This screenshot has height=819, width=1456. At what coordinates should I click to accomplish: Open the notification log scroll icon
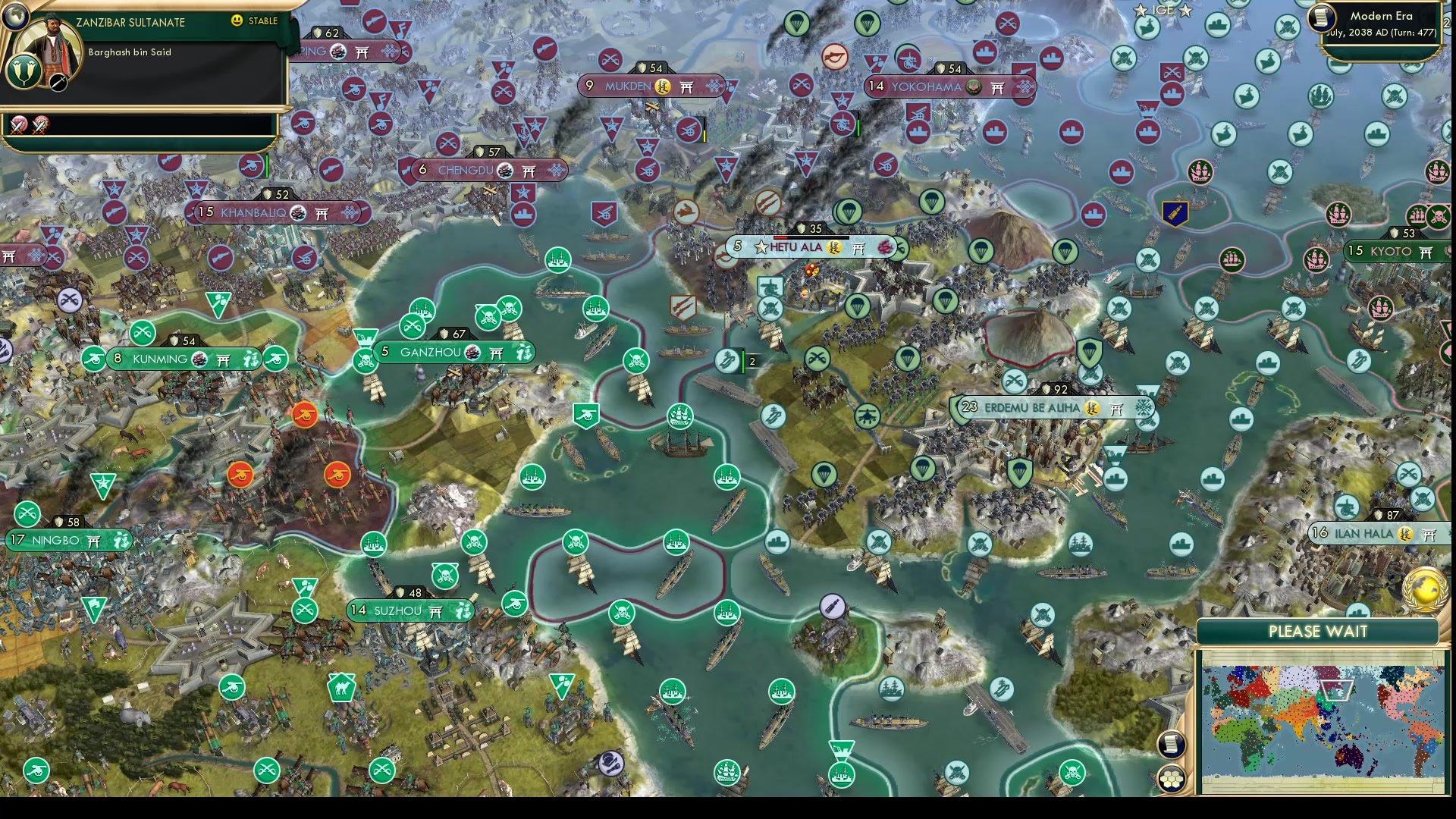1172,744
